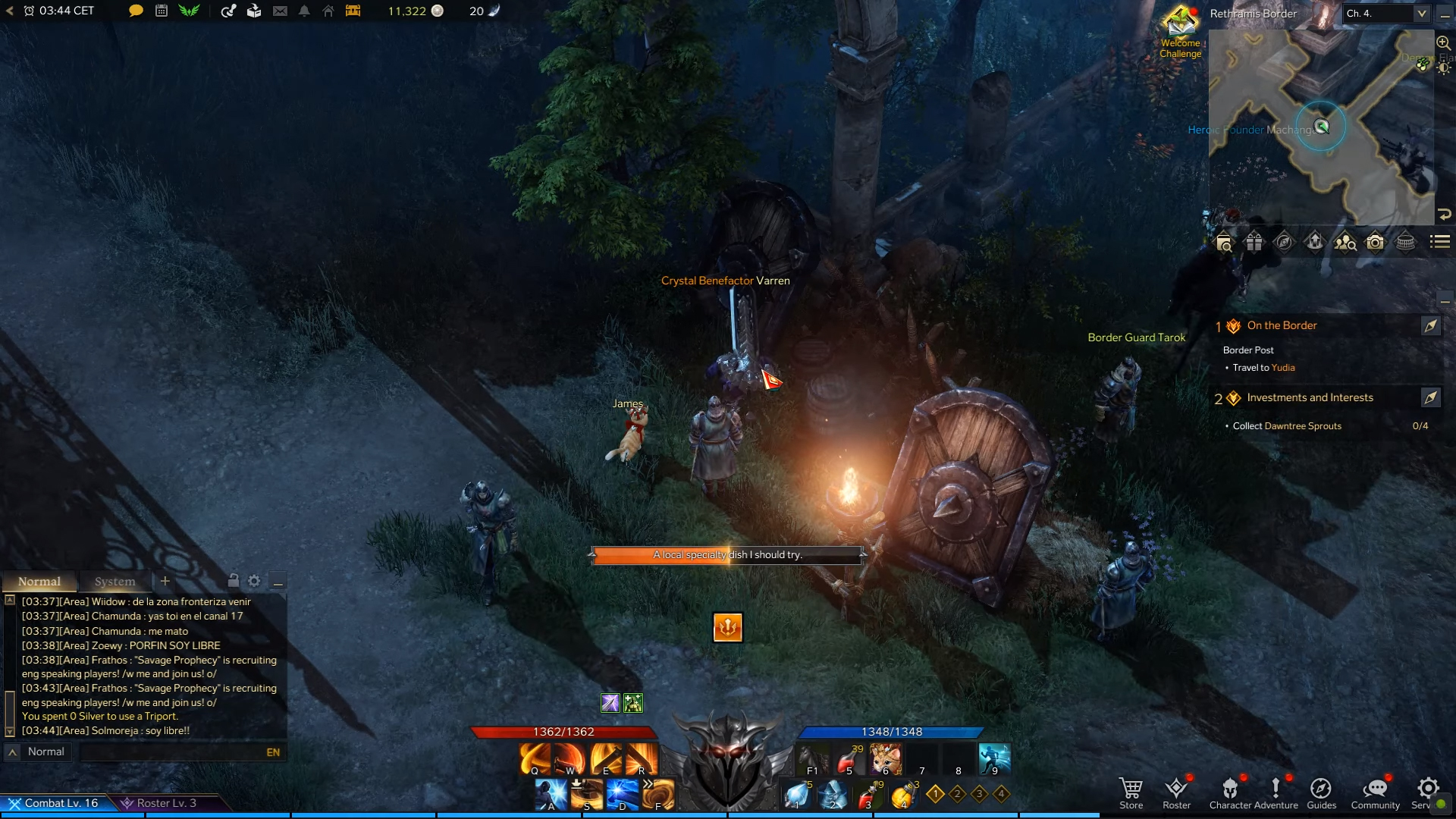This screenshot has height=819, width=1456.
Task: Open the gift box icon below the minimap
Action: pos(1254,242)
